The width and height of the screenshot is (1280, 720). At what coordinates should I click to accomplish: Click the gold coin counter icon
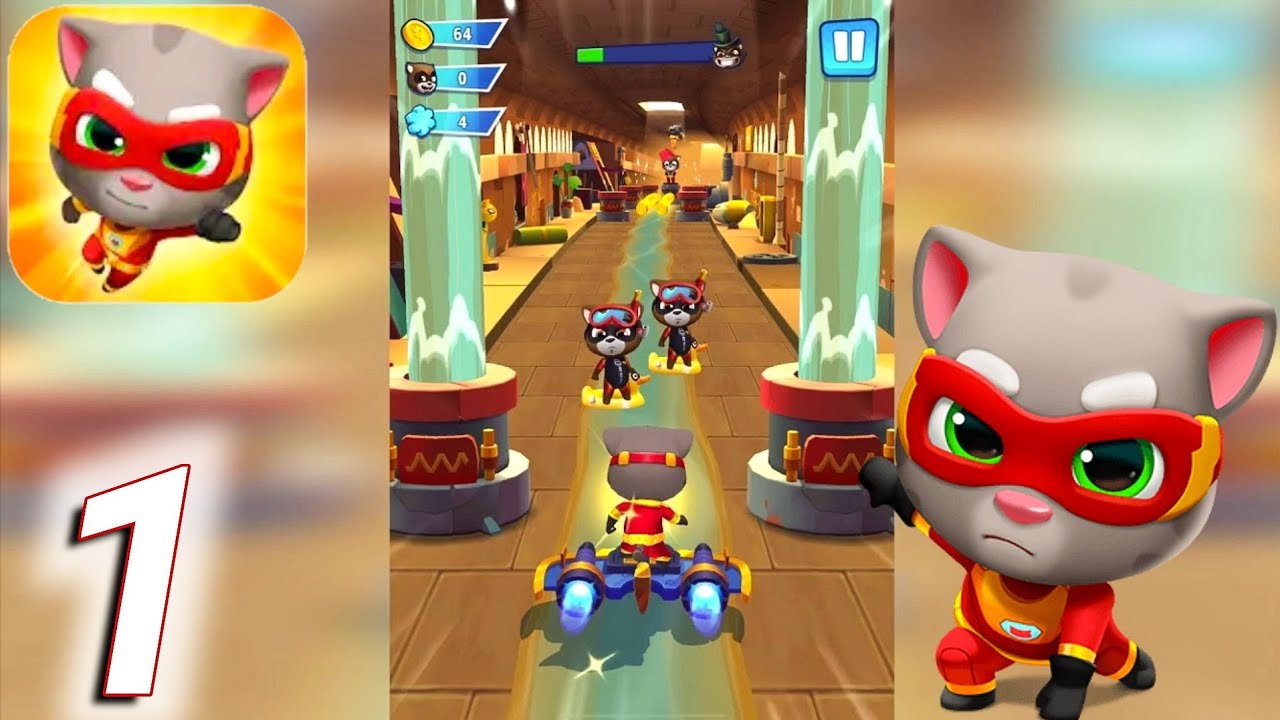(419, 32)
